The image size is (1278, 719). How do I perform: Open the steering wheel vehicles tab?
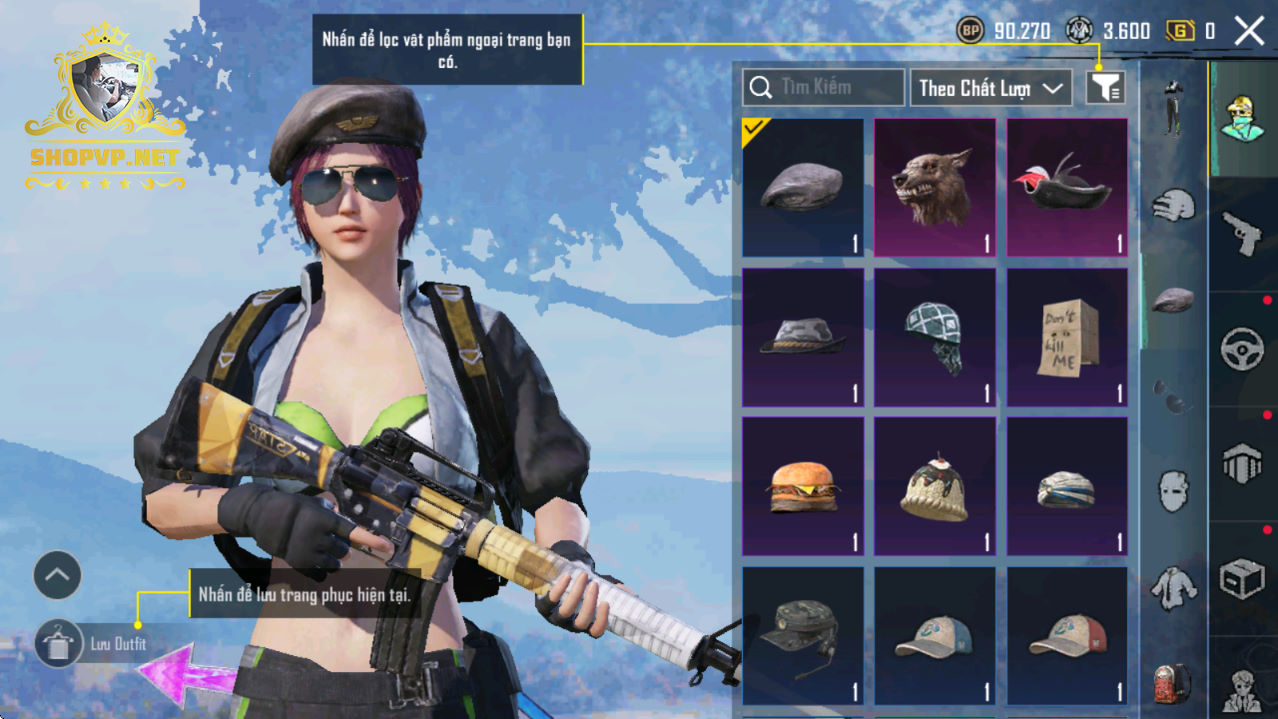pyautogui.click(x=1243, y=349)
